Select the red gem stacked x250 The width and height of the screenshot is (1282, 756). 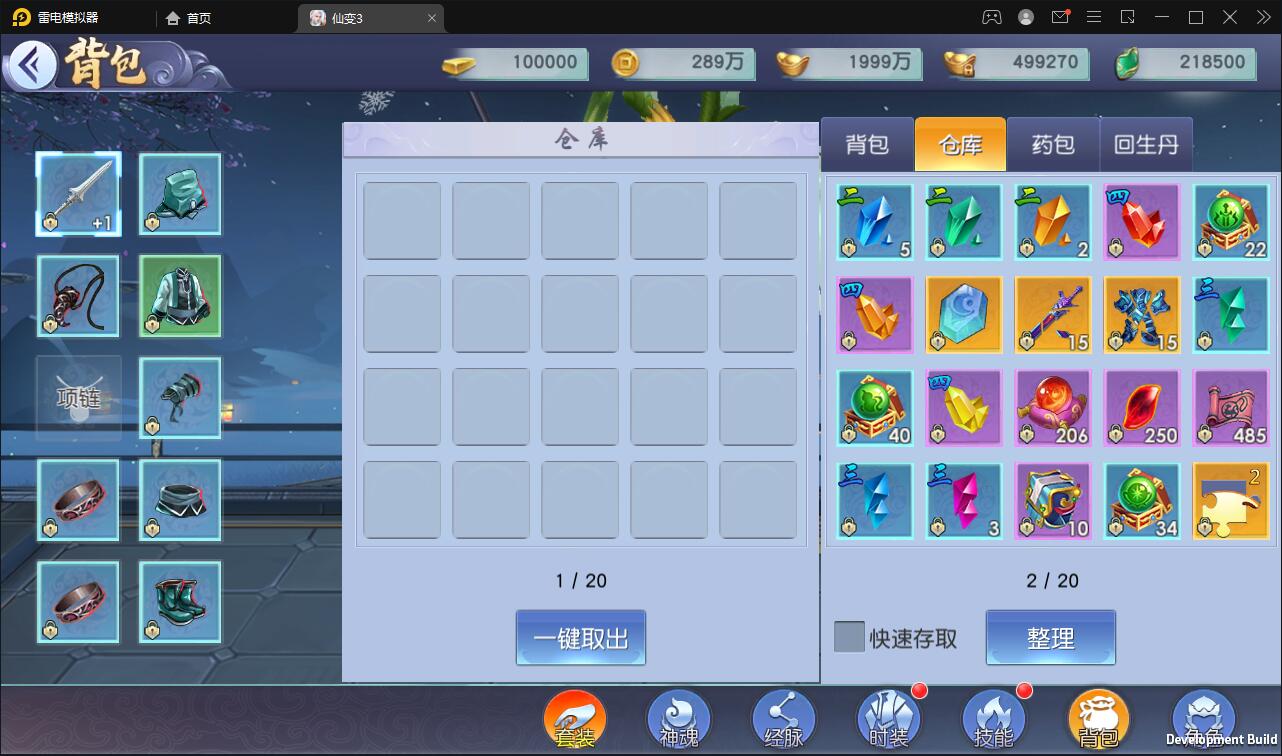[x=1141, y=406]
